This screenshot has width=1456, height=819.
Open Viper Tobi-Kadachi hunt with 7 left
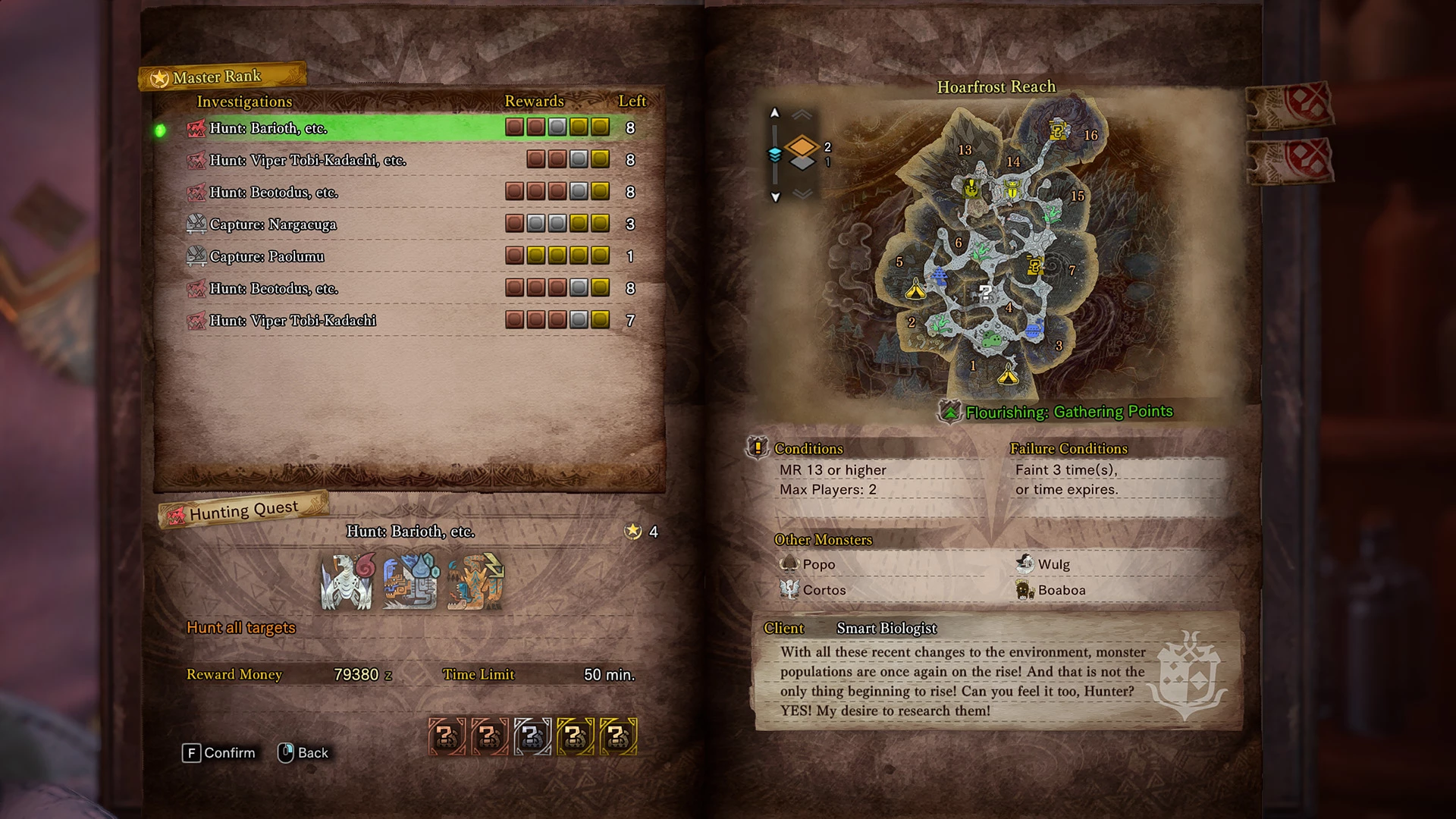point(292,321)
